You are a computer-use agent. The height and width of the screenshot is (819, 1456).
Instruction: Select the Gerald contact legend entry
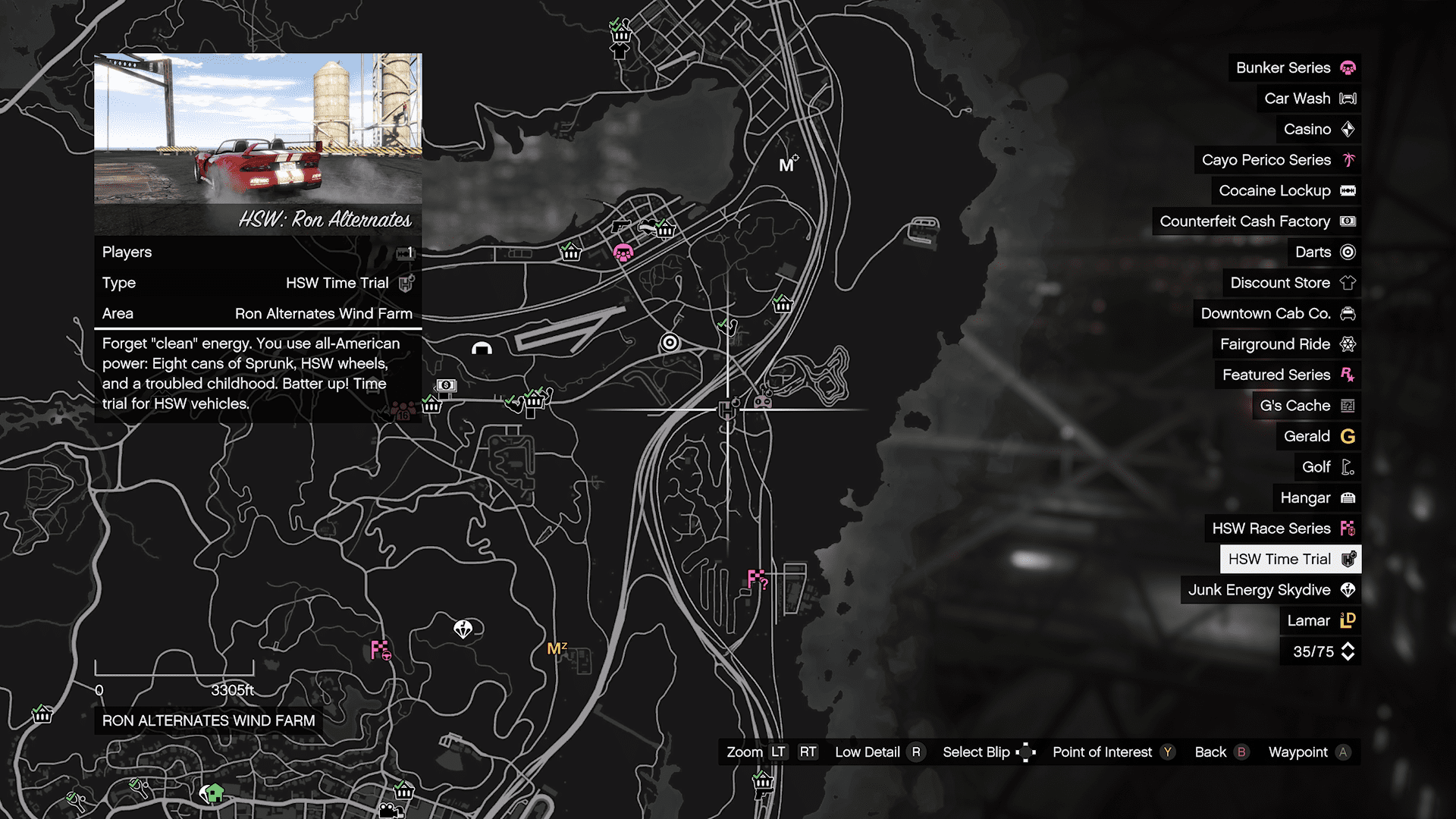(1318, 436)
